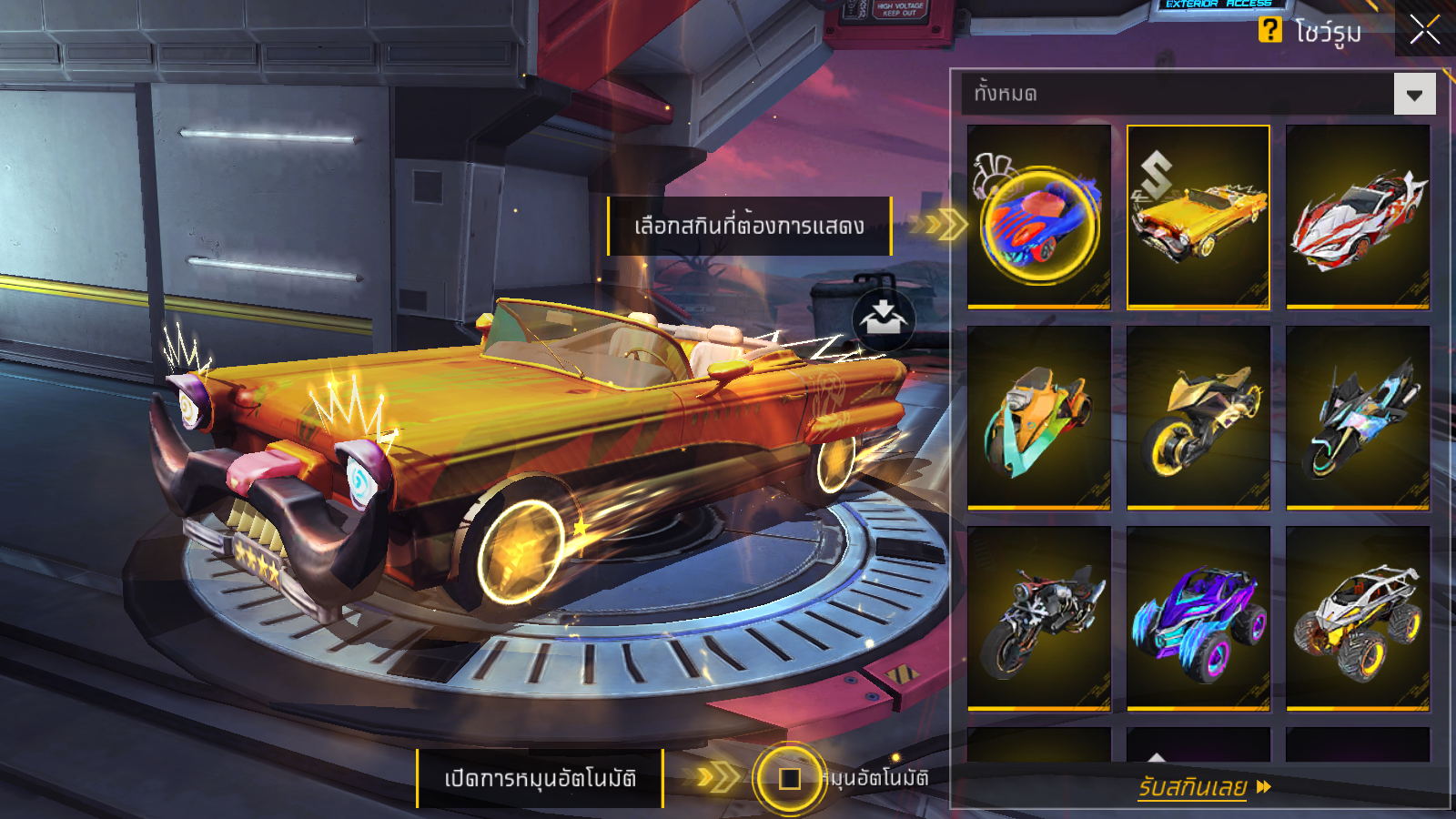This screenshot has width=1456, height=819.
Task: Pick the black and cyan motorcycle skin
Action: (1357, 418)
